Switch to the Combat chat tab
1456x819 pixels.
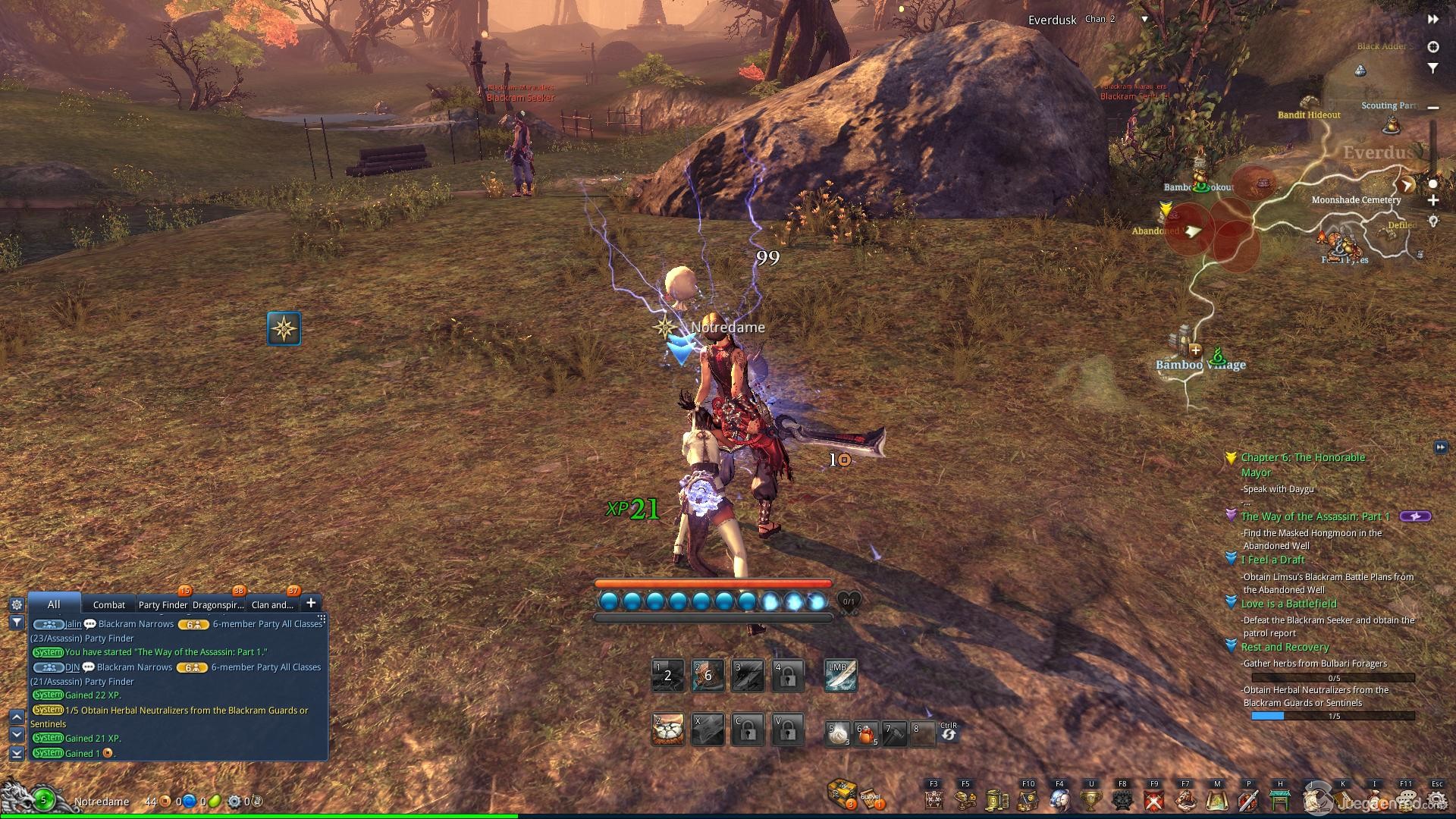(x=108, y=604)
